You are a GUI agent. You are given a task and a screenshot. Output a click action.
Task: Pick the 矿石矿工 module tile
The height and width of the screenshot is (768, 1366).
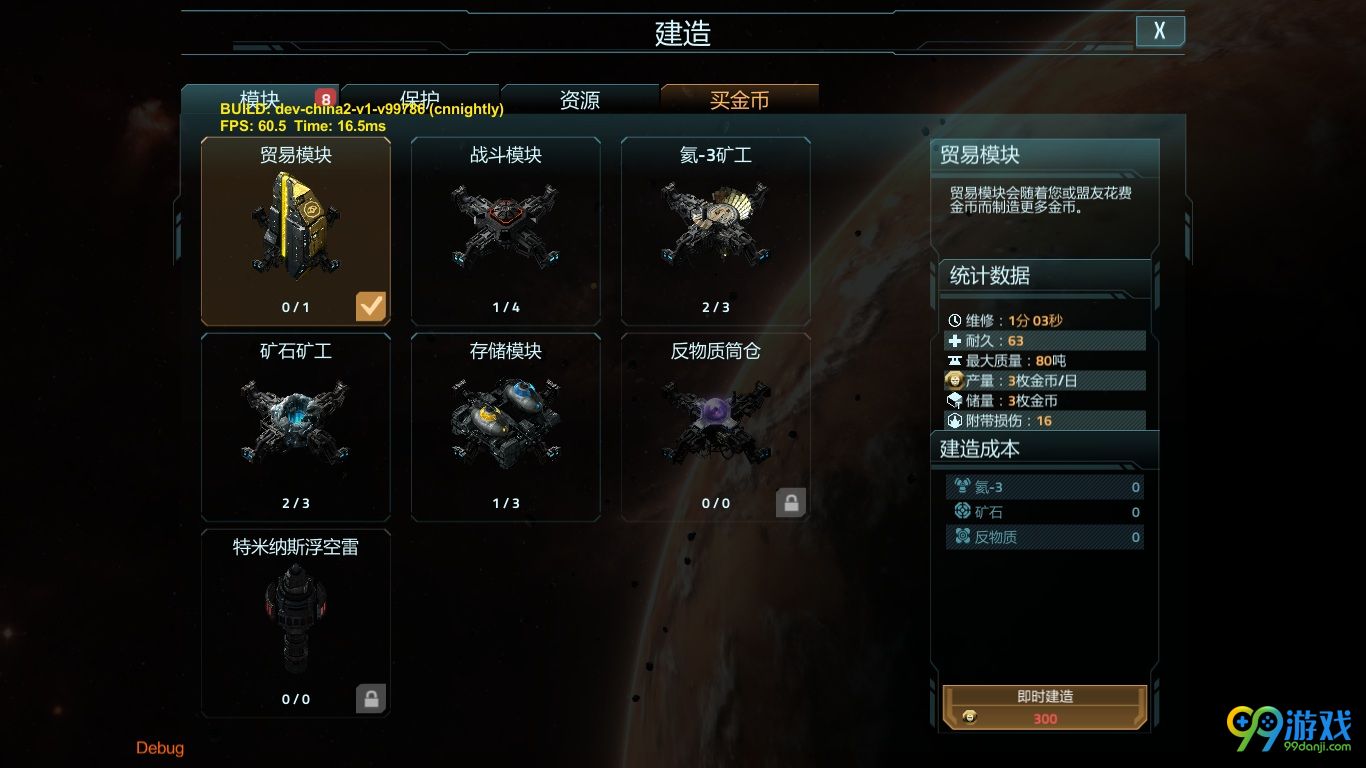(296, 427)
